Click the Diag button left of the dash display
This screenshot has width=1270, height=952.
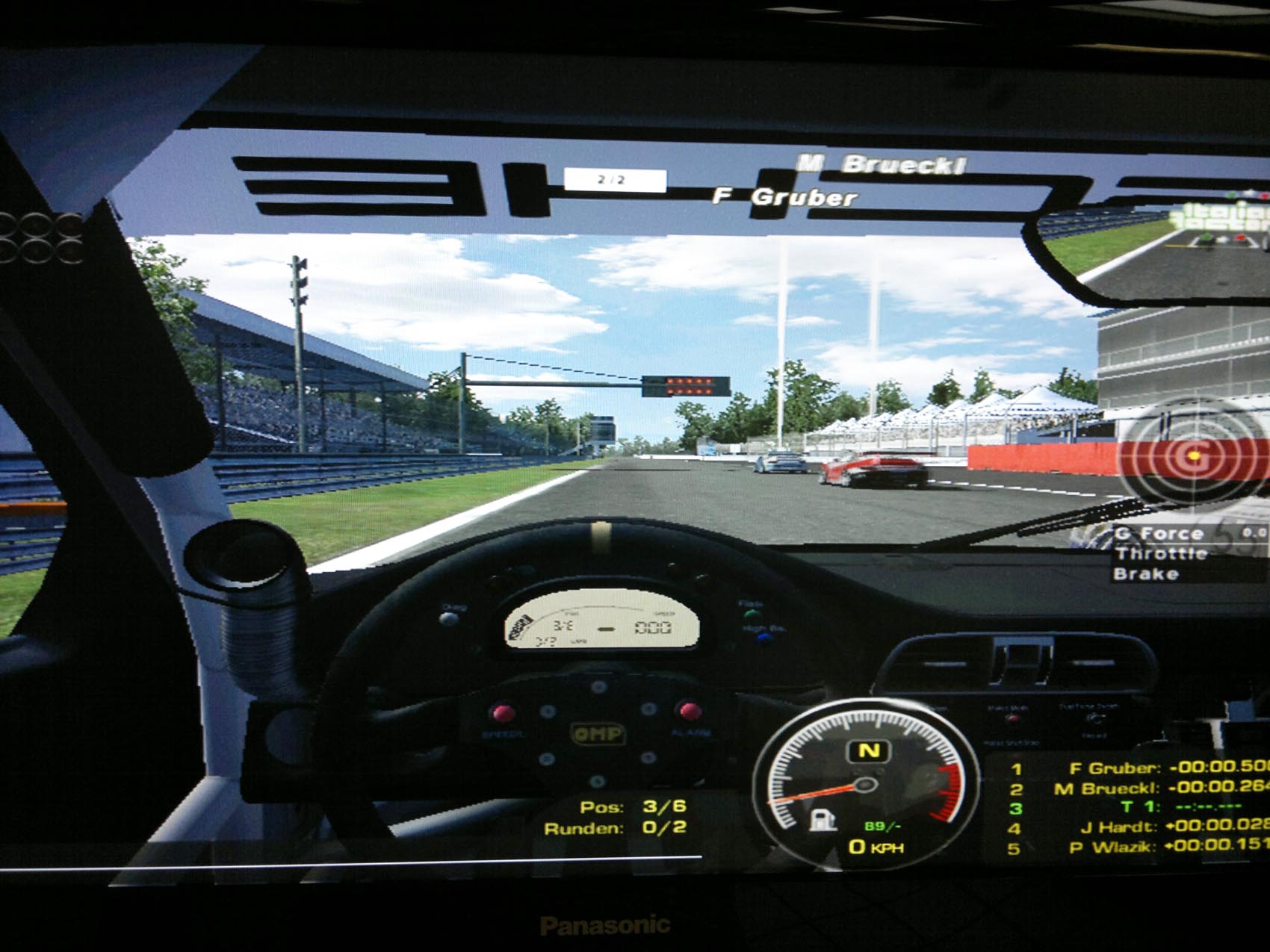point(448,618)
